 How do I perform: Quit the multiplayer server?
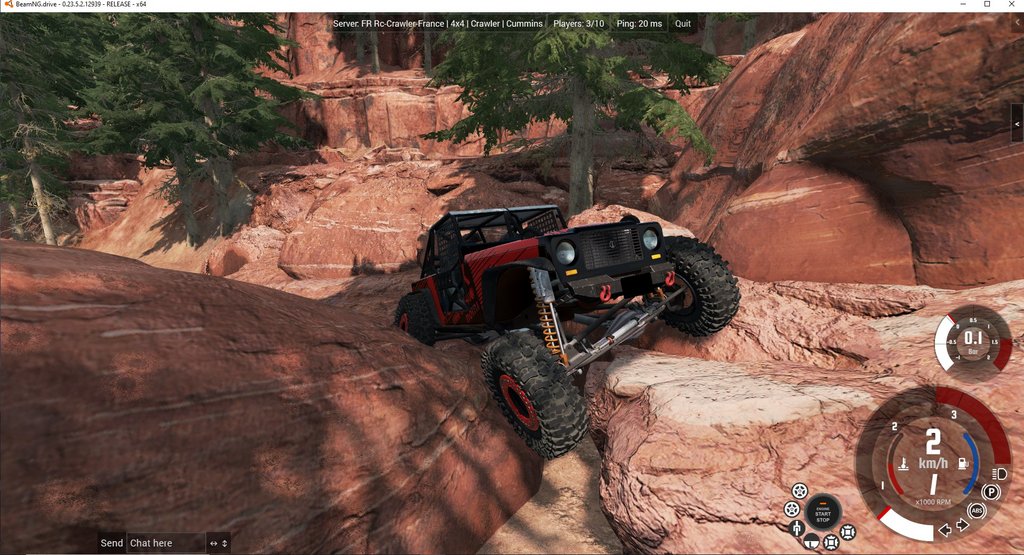683,23
